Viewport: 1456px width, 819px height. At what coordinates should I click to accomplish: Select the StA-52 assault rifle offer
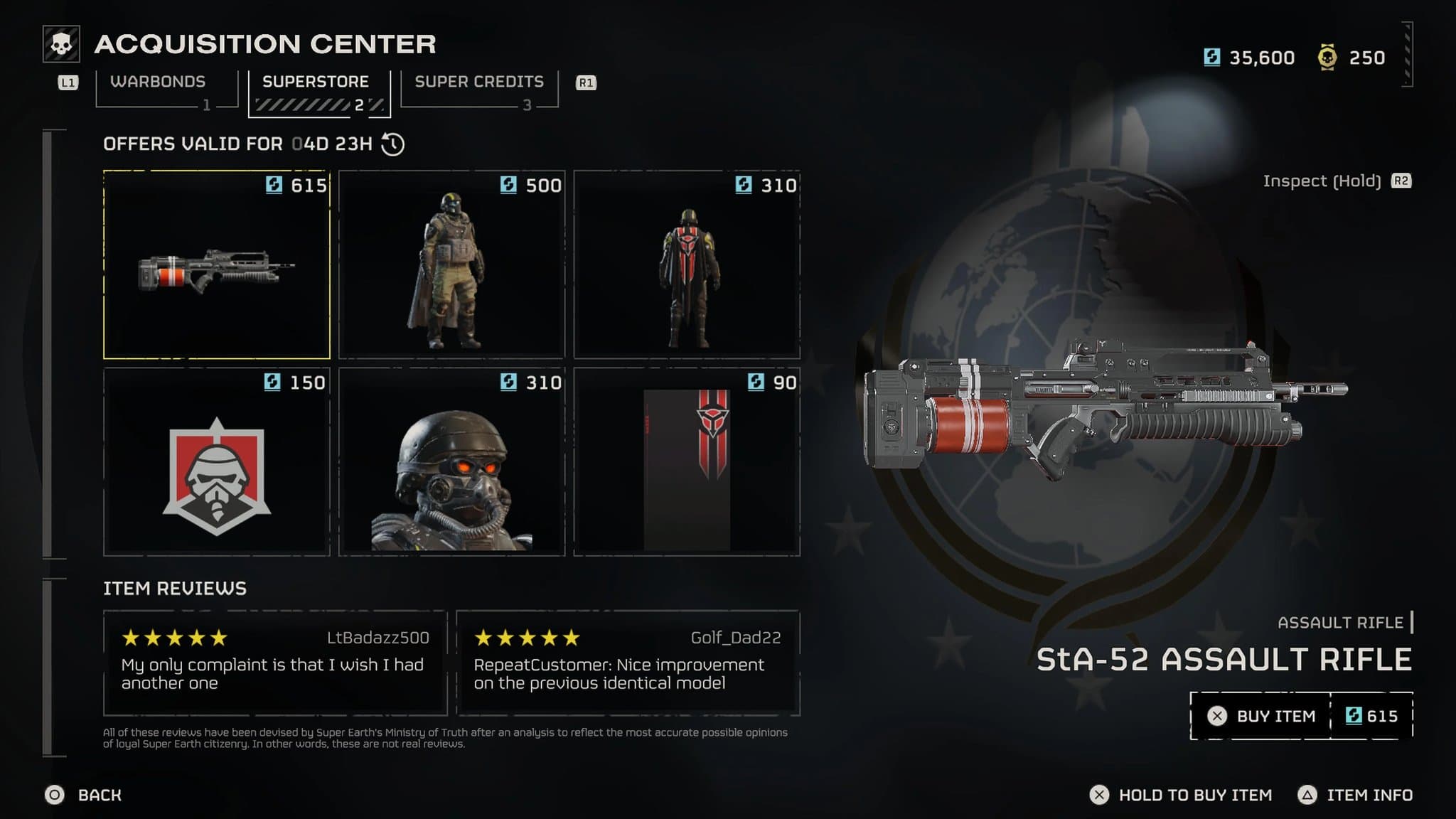pos(217,264)
